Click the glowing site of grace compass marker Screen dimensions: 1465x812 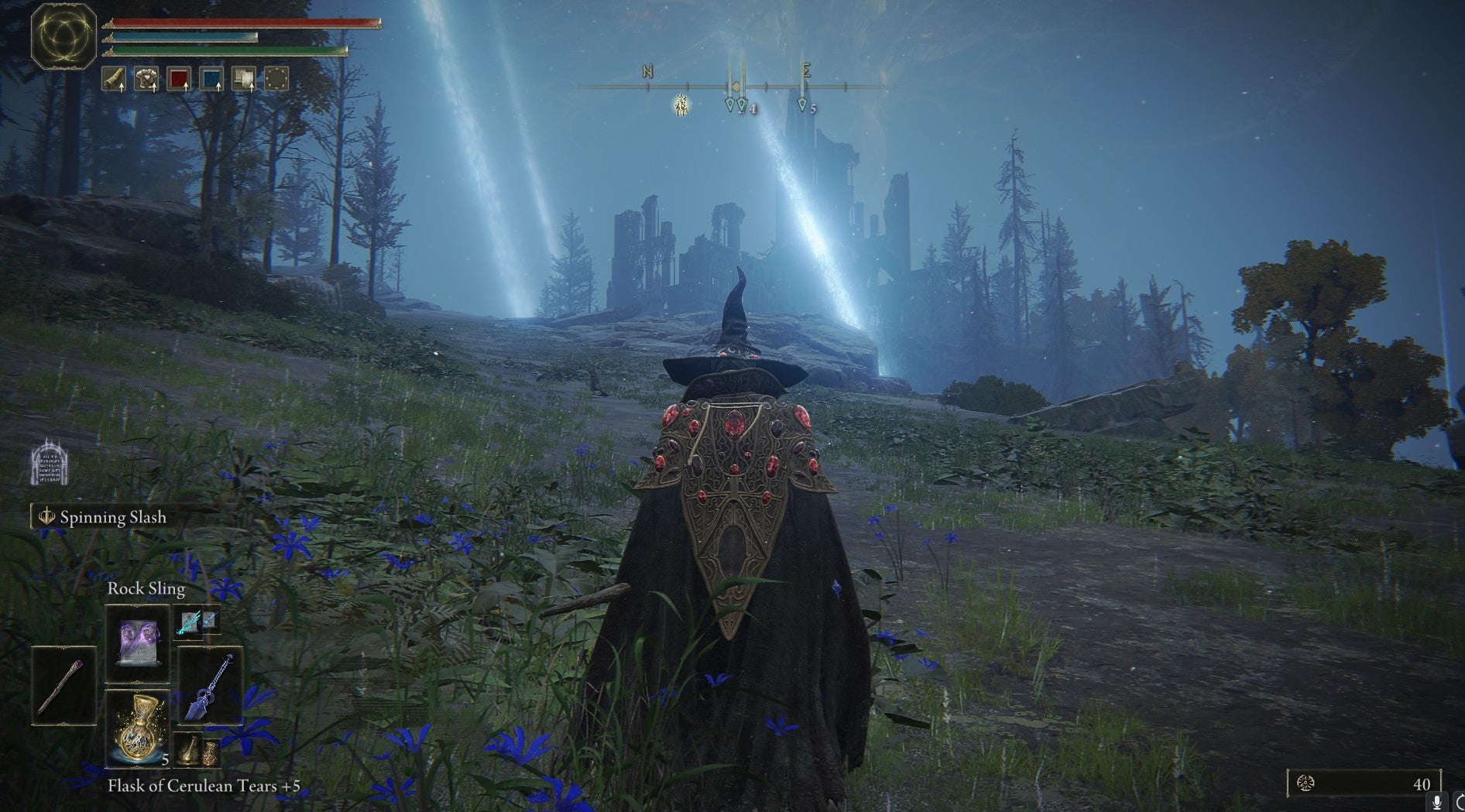(x=681, y=105)
